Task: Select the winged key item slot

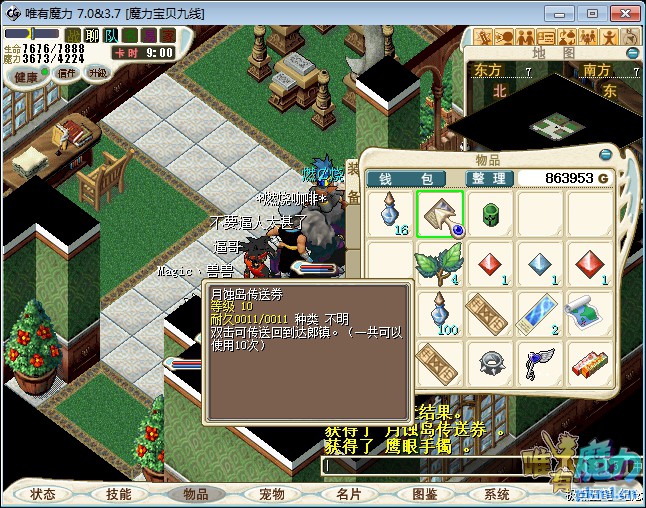Action: pyautogui.click(x=540, y=365)
